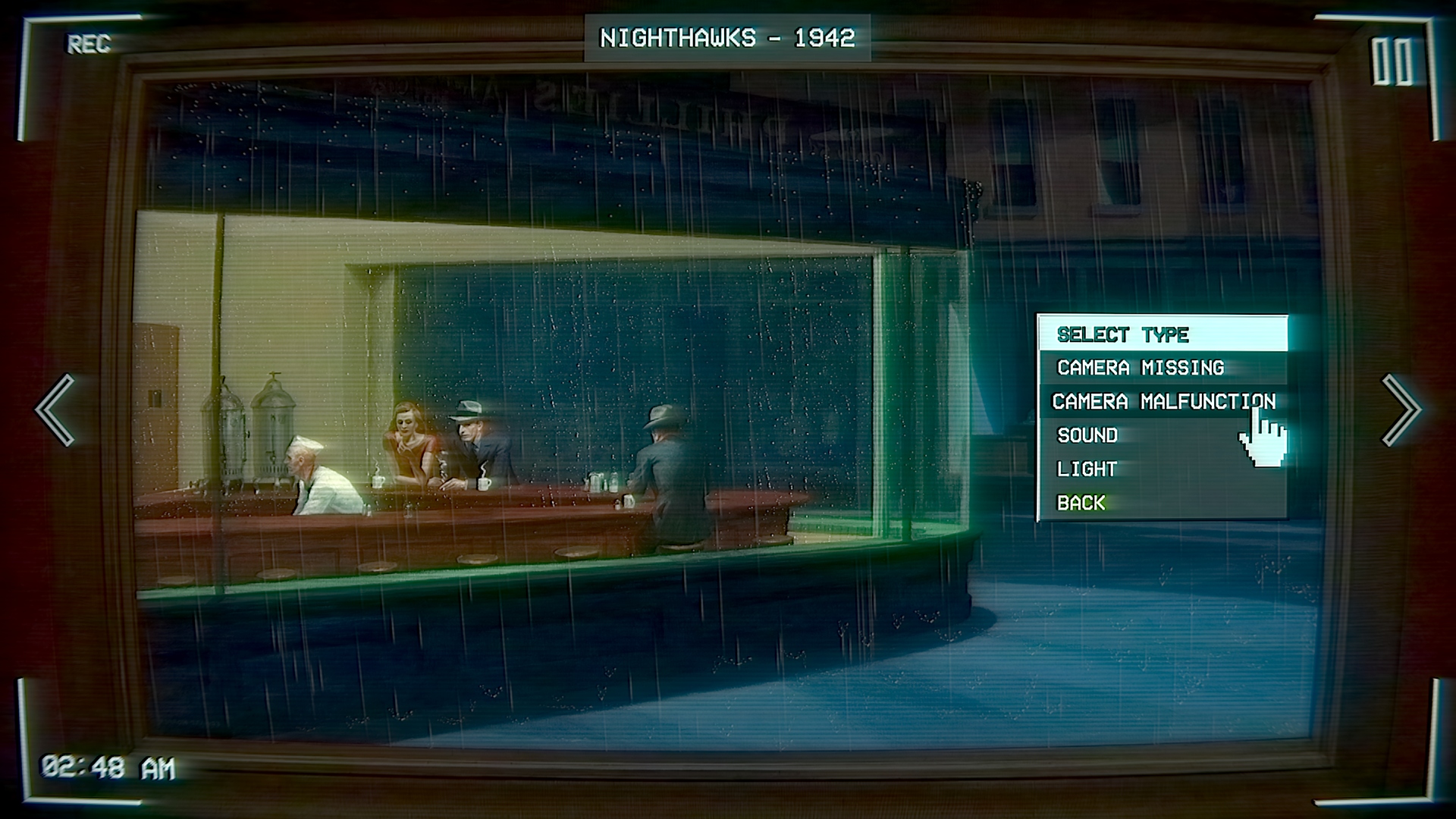Screen dimensions: 1456x819
Task: Switch to the previous camera with left arrow
Action: (55, 409)
